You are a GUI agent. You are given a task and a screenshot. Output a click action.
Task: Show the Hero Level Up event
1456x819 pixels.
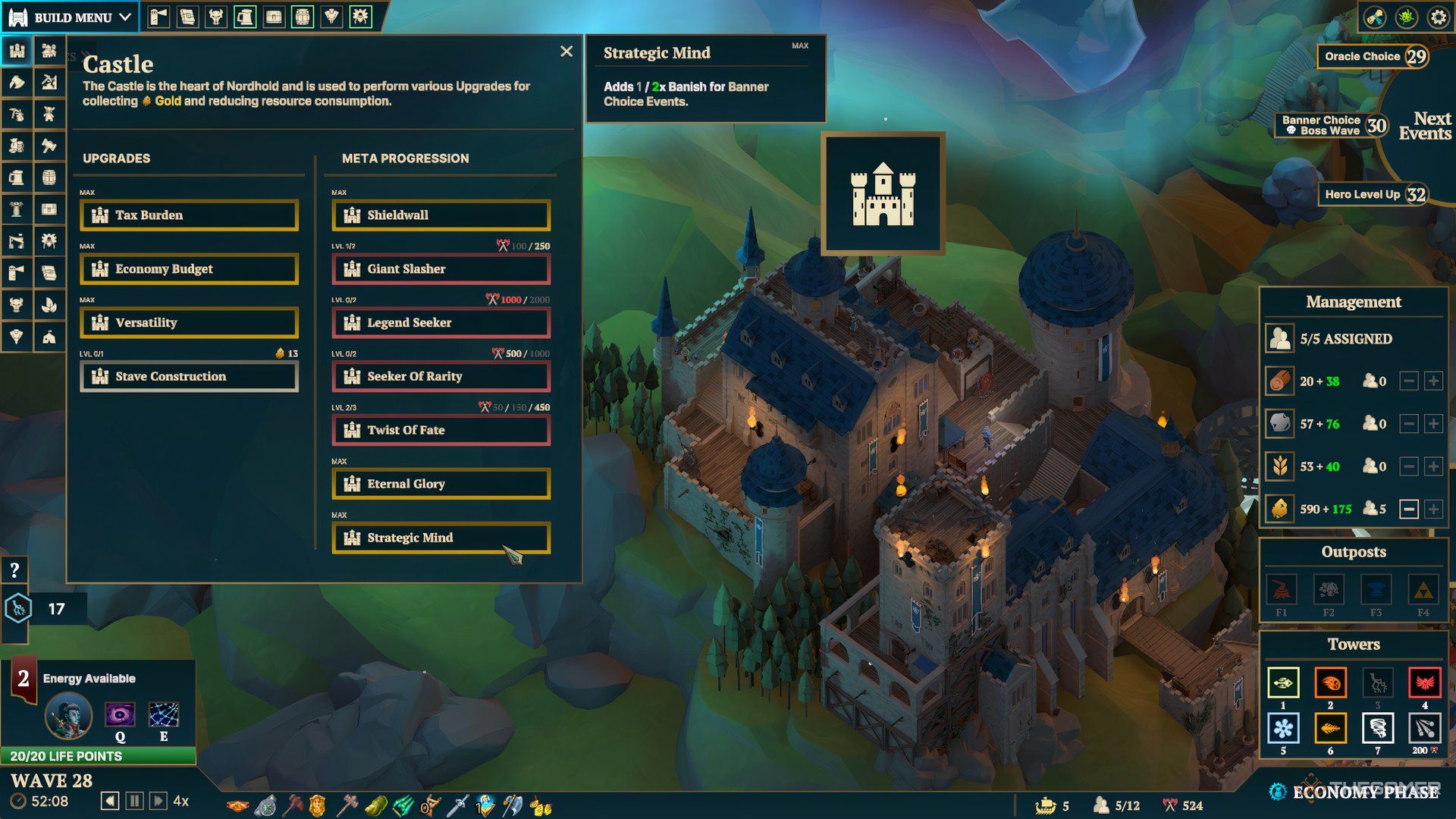[x=1372, y=195]
